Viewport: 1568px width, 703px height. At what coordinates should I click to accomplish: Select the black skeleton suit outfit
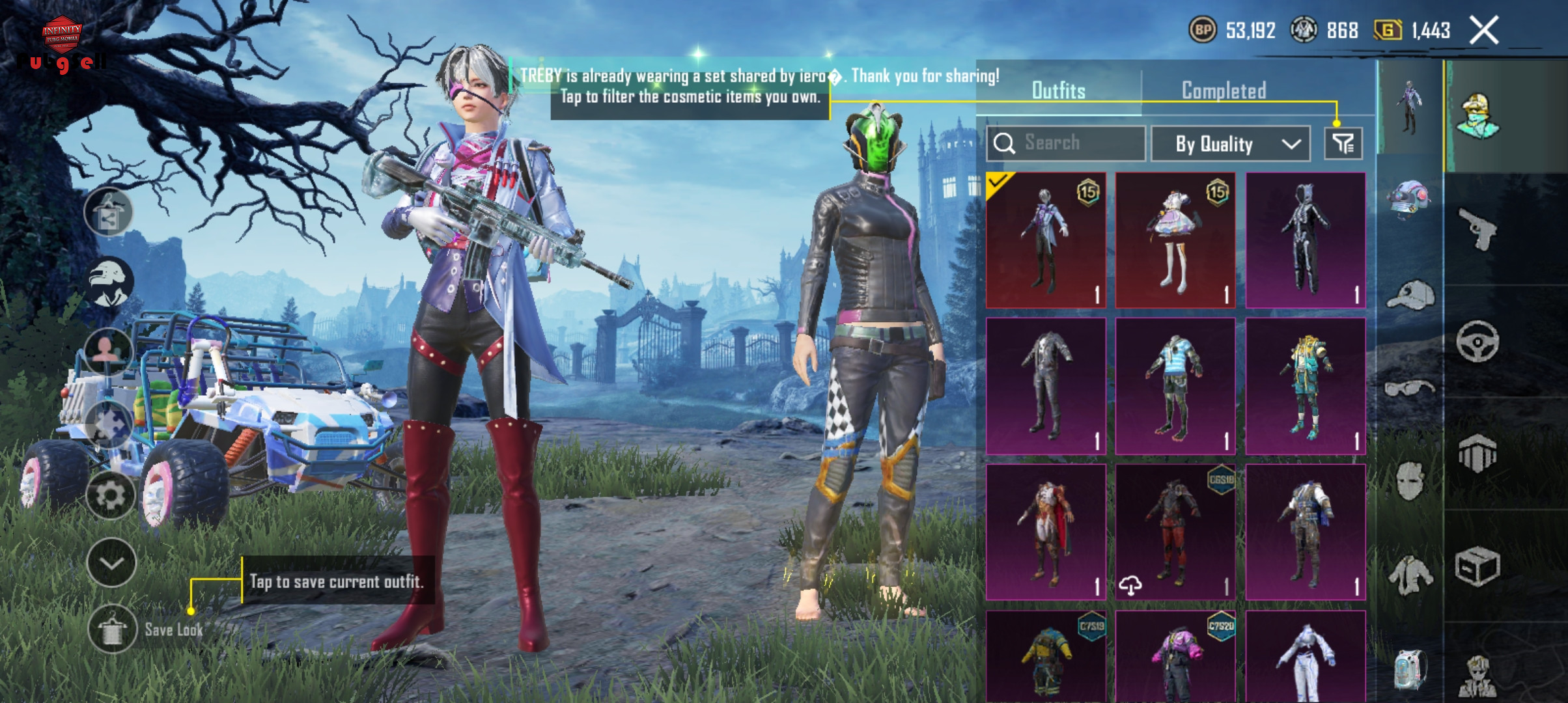(x=1305, y=240)
